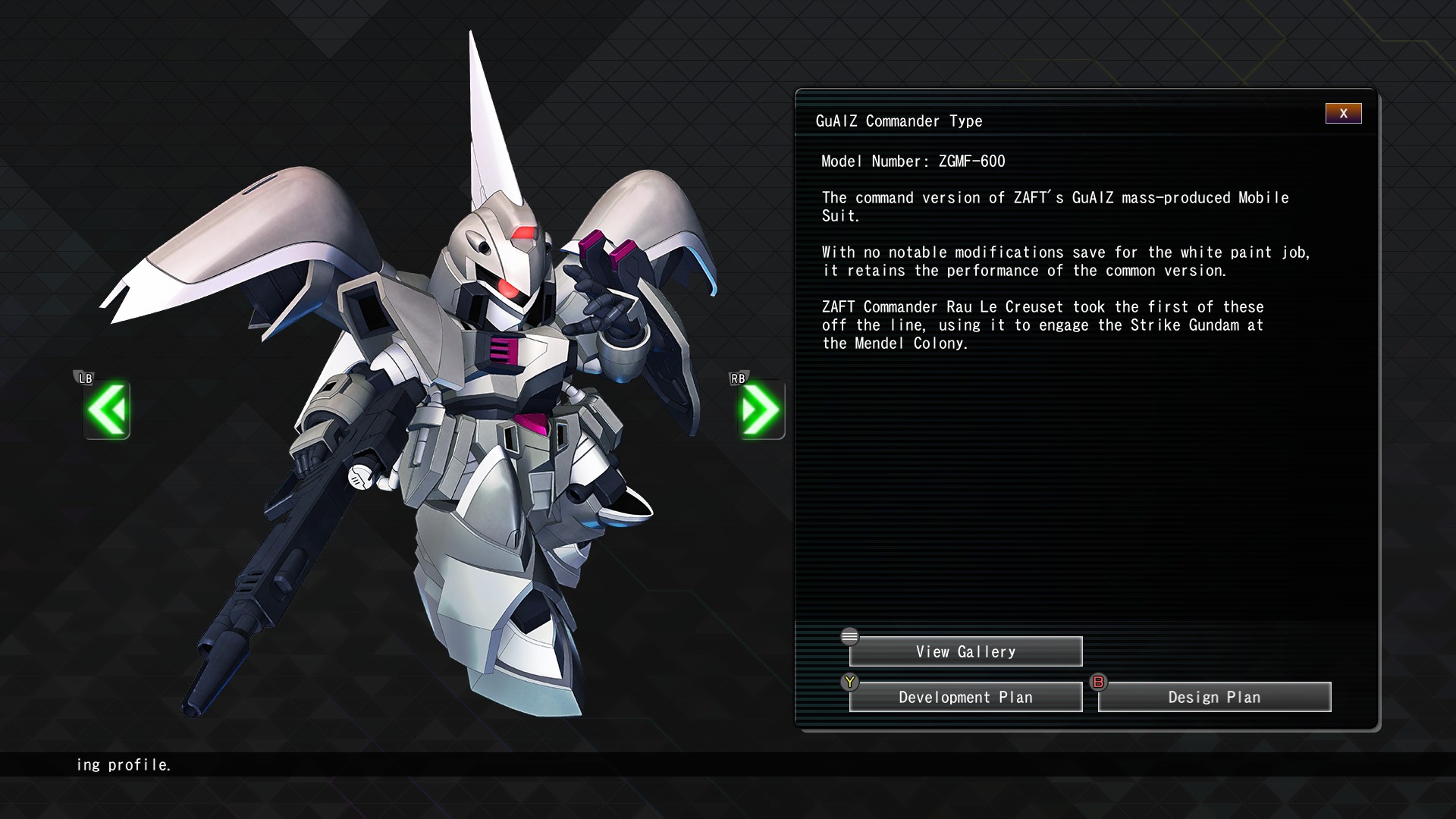1456x819 pixels.
Task: Open the View Gallery button
Action: (965, 652)
